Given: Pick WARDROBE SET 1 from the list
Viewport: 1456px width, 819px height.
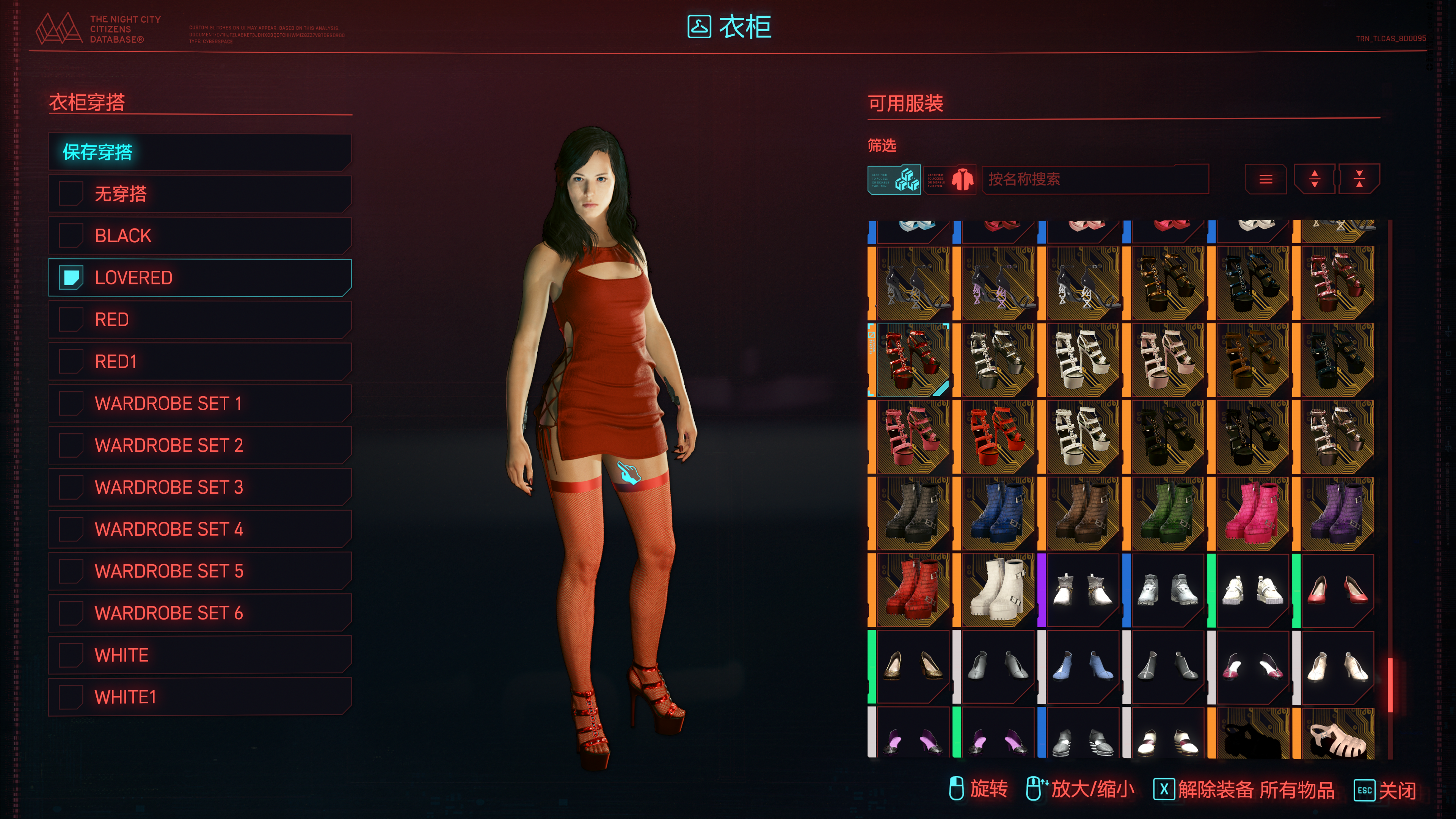Looking at the screenshot, I should [x=199, y=403].
